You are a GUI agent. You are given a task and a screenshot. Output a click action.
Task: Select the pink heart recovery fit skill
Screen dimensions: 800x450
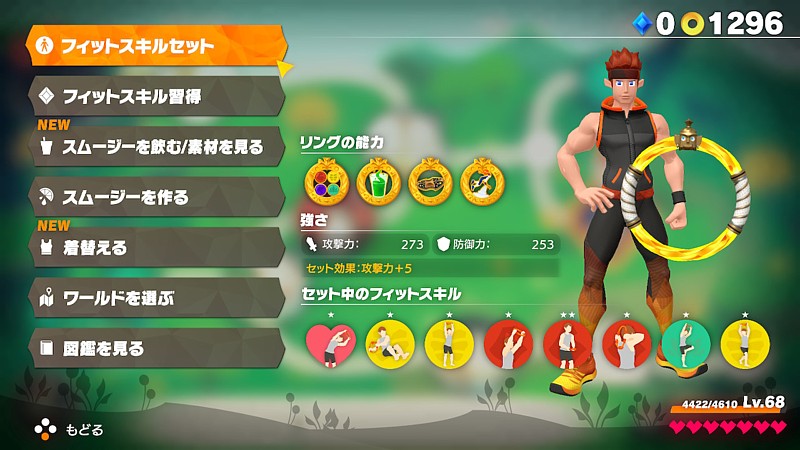point(330,345)
